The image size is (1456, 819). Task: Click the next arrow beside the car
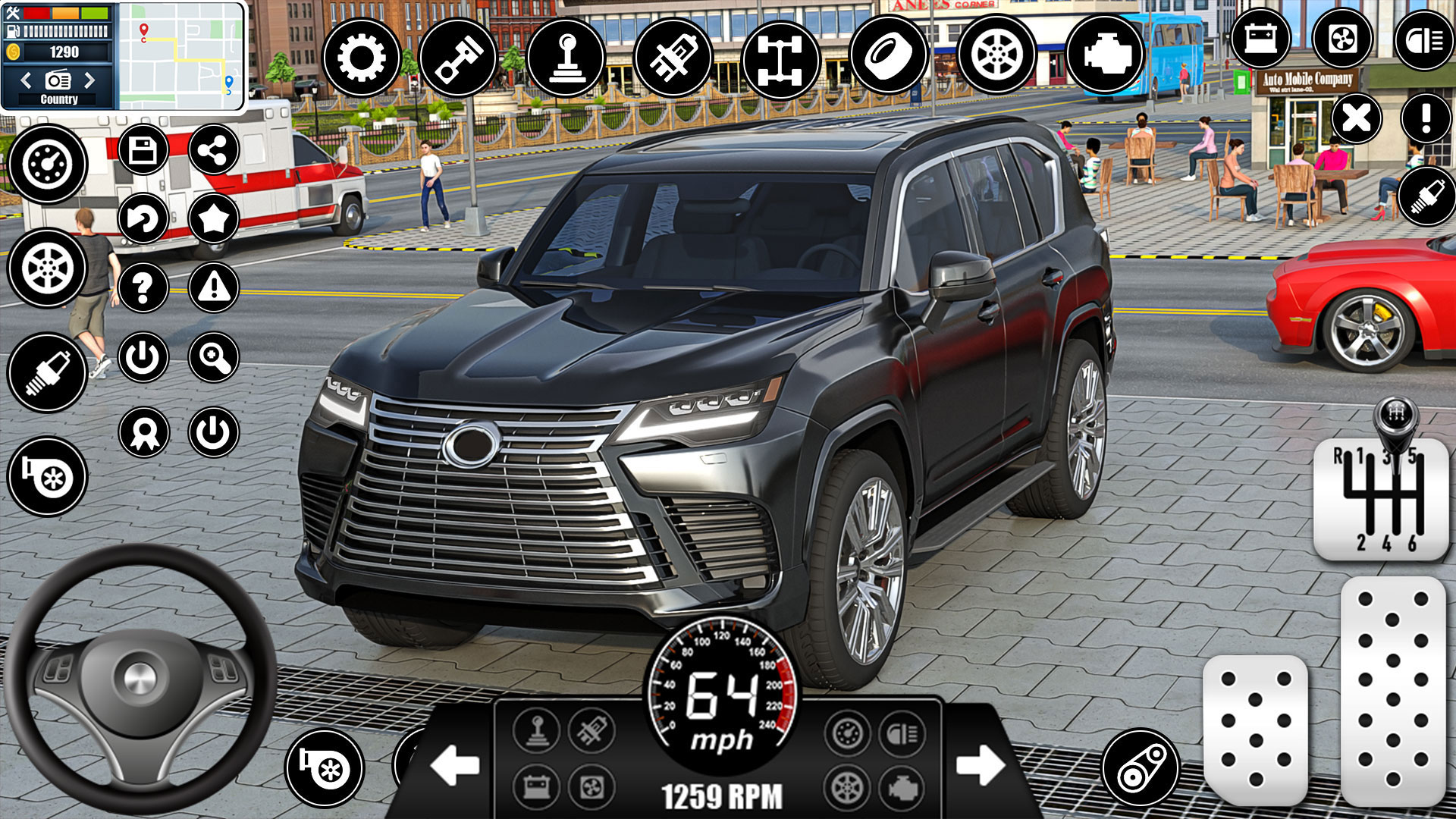pos(980,766)
